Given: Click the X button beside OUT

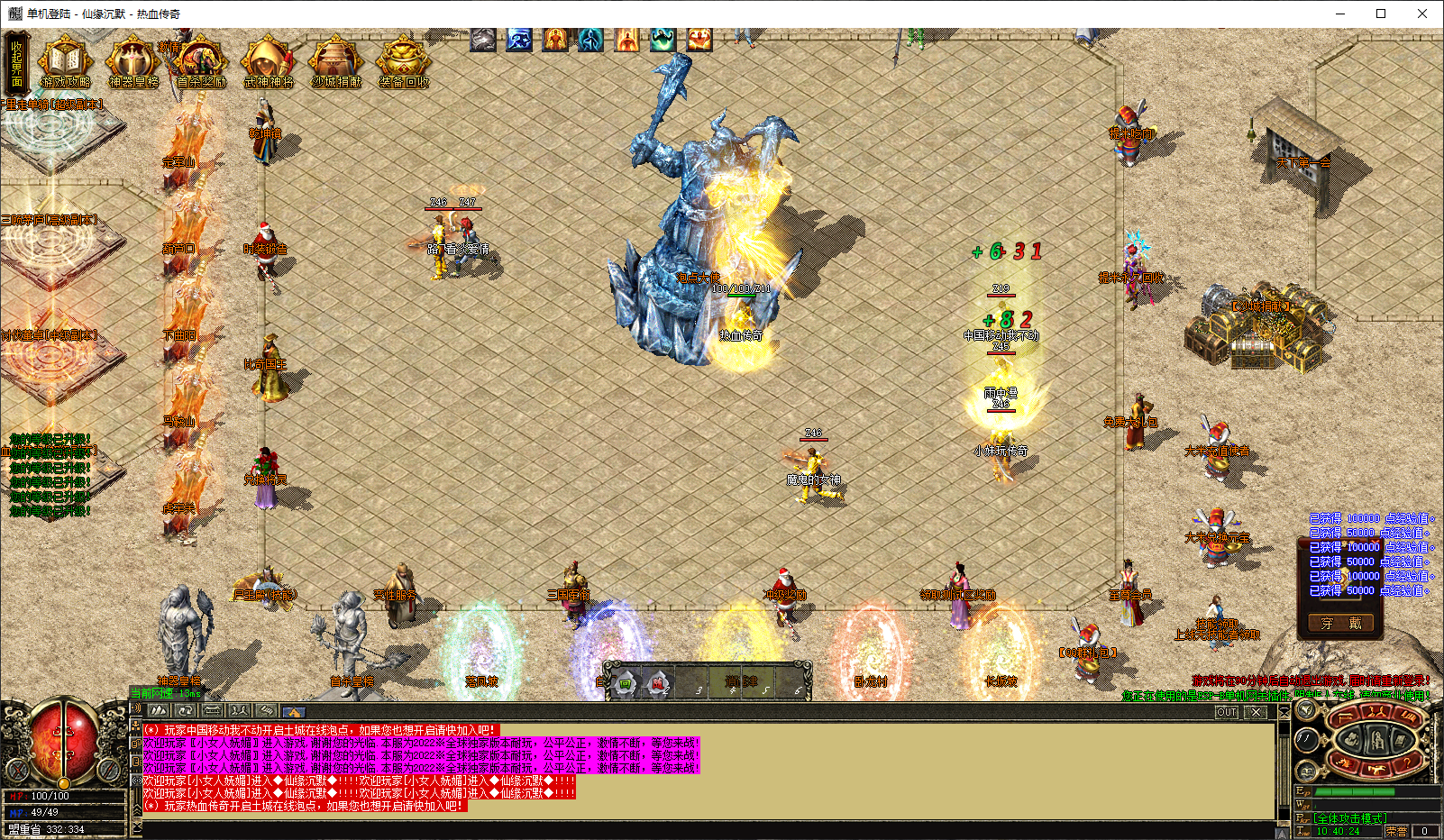Looking at the screenshot, I should [x=1256, y=712].
